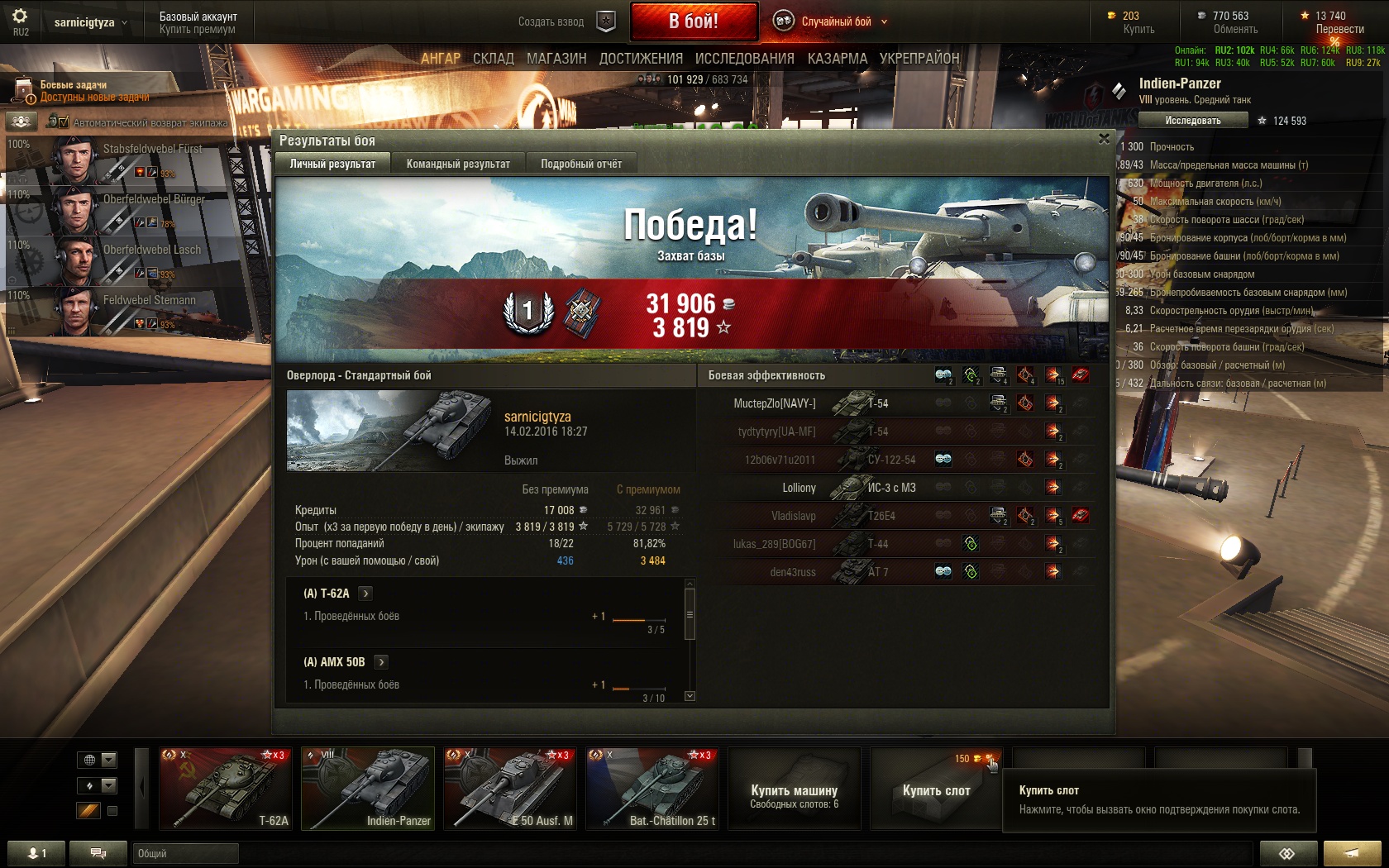Start battle with the red В бой! button

pyautogui.click(x=694, y=21)
